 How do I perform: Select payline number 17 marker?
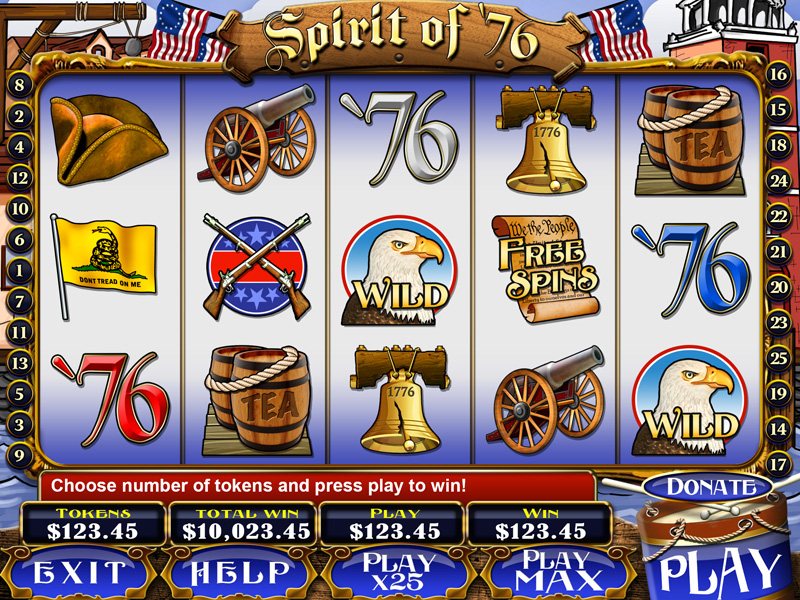[778, 464]
